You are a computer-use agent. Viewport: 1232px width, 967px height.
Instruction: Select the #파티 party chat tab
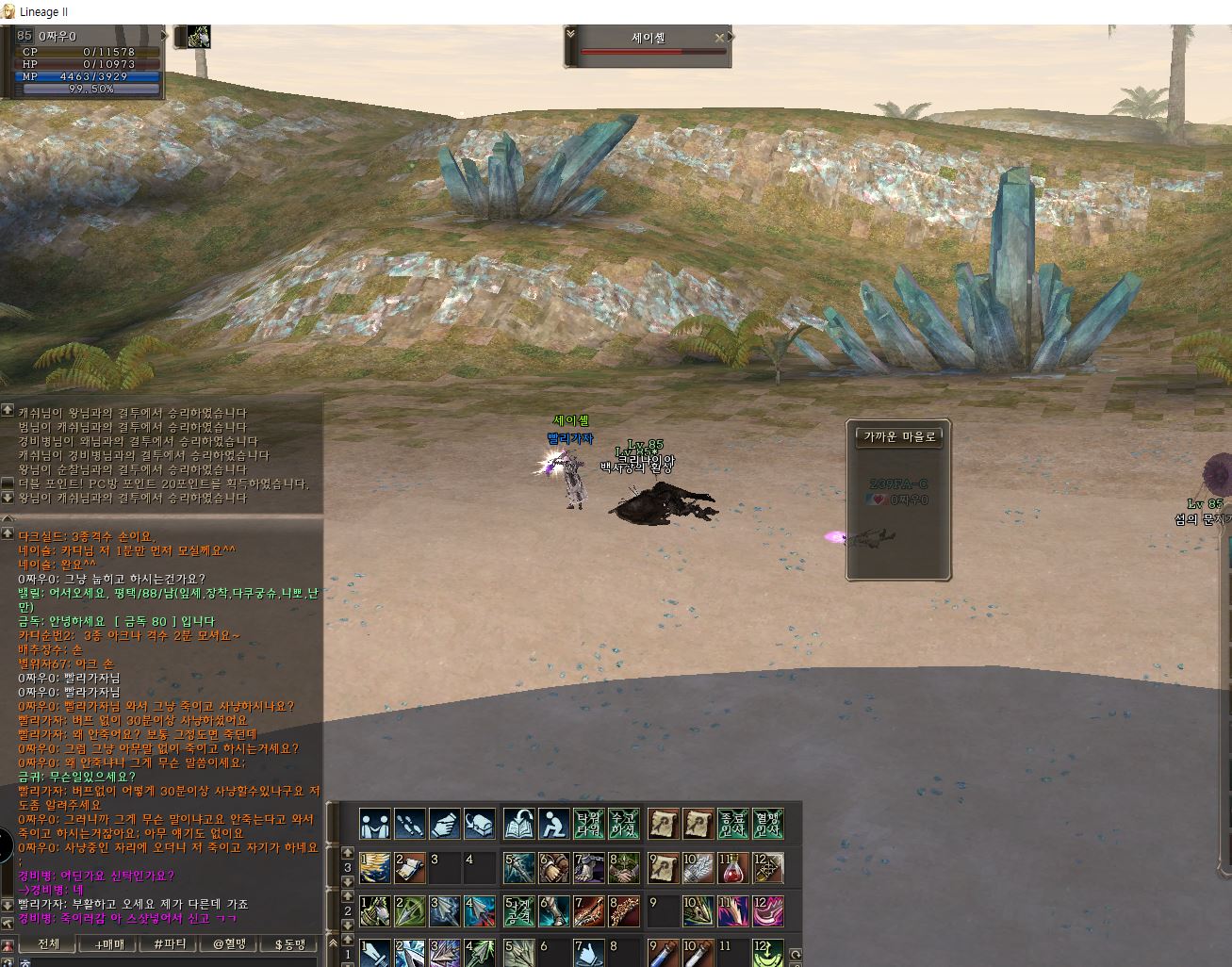[x=169, y=943]
